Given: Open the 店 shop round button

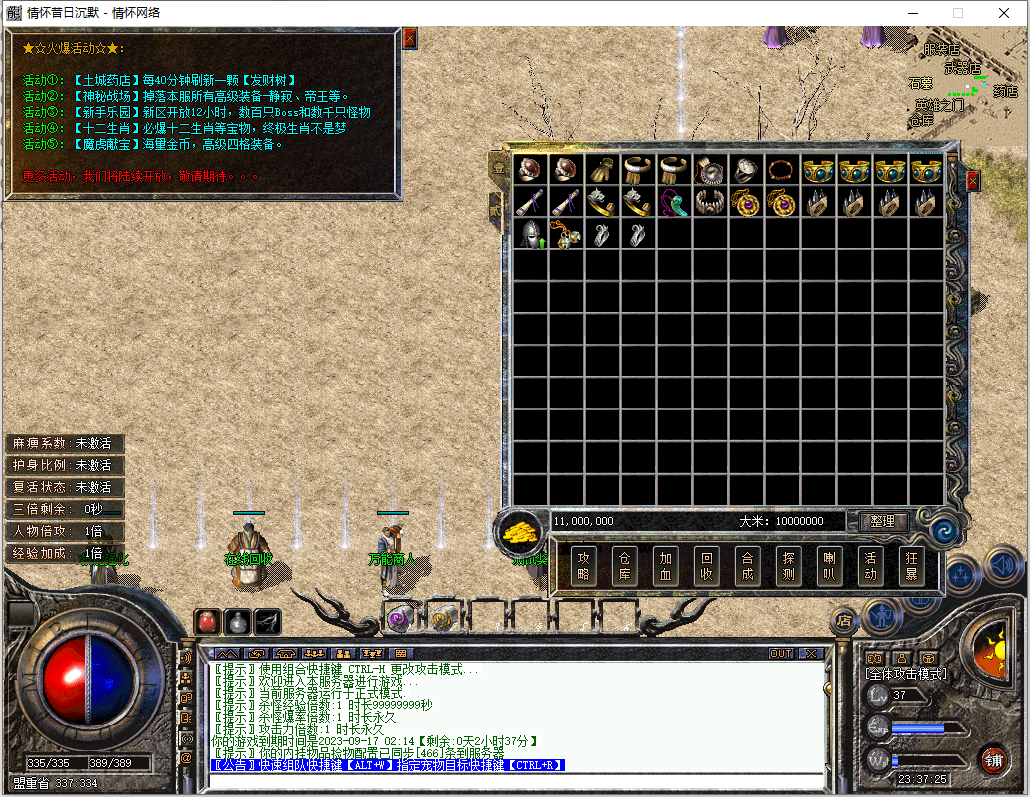Looking at the screenshot, I should [843, 621].
